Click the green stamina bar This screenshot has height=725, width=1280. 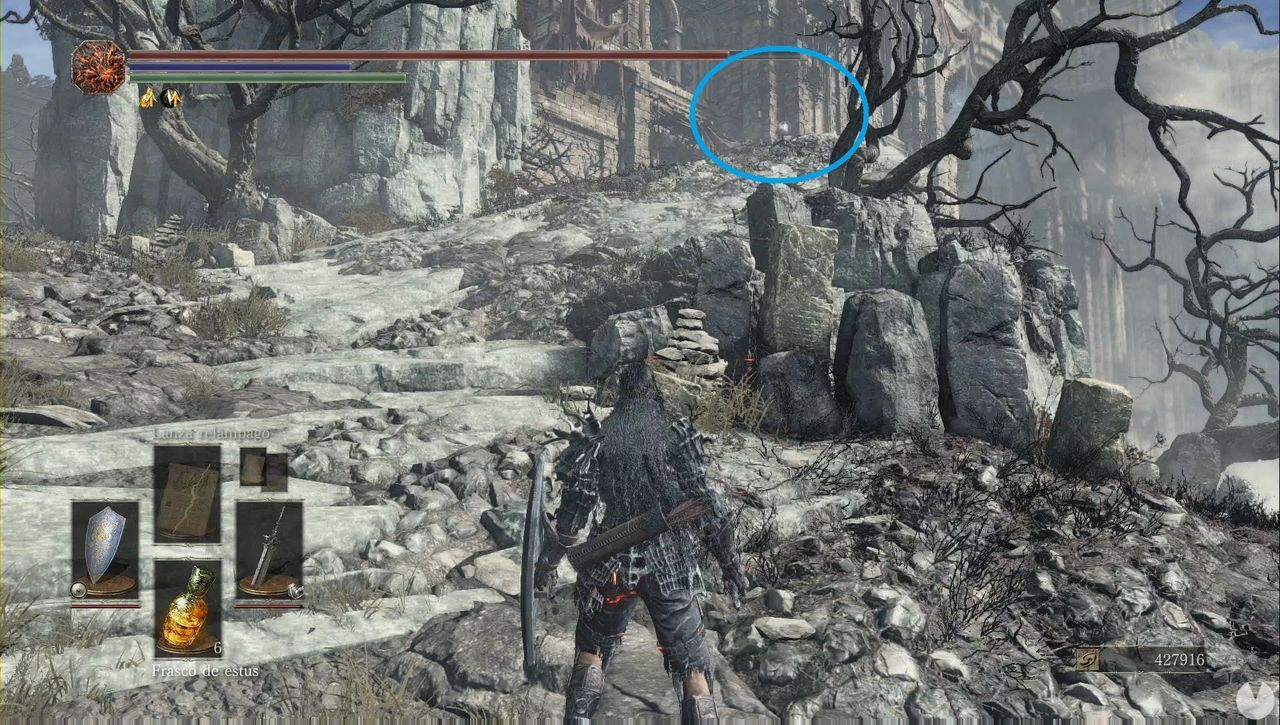(x=300, y=76)
